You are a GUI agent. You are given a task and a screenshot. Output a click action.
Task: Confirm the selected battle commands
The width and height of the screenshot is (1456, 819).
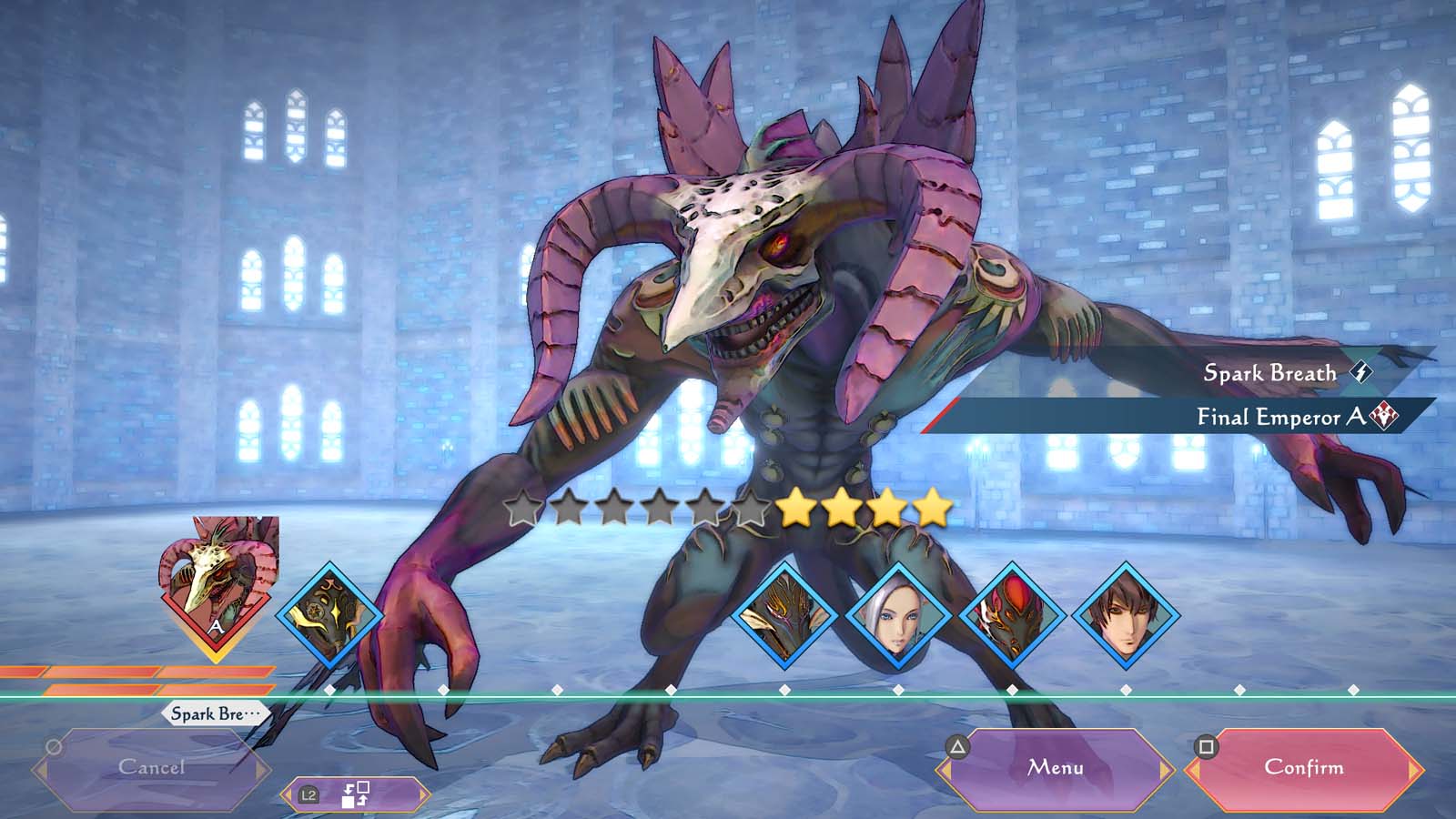[x=1303, y=768]
